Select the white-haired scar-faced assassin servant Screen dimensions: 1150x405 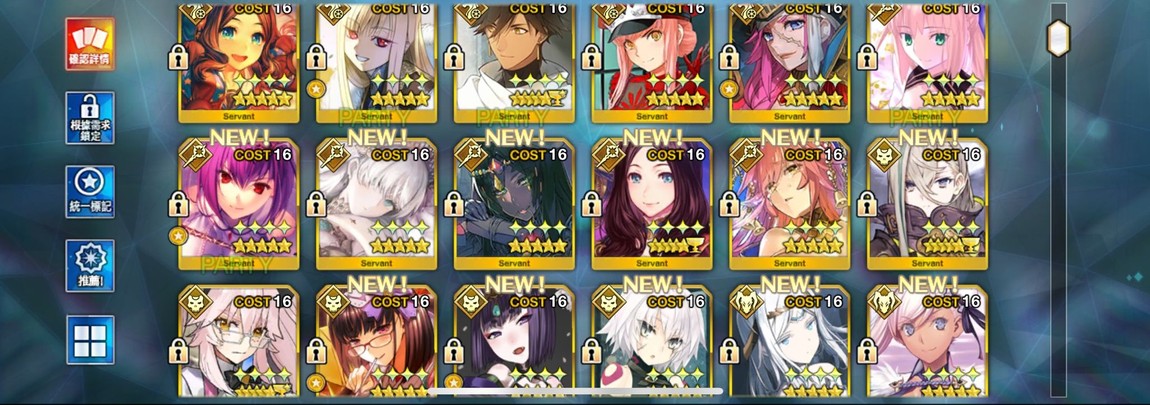tap(652, 345)
